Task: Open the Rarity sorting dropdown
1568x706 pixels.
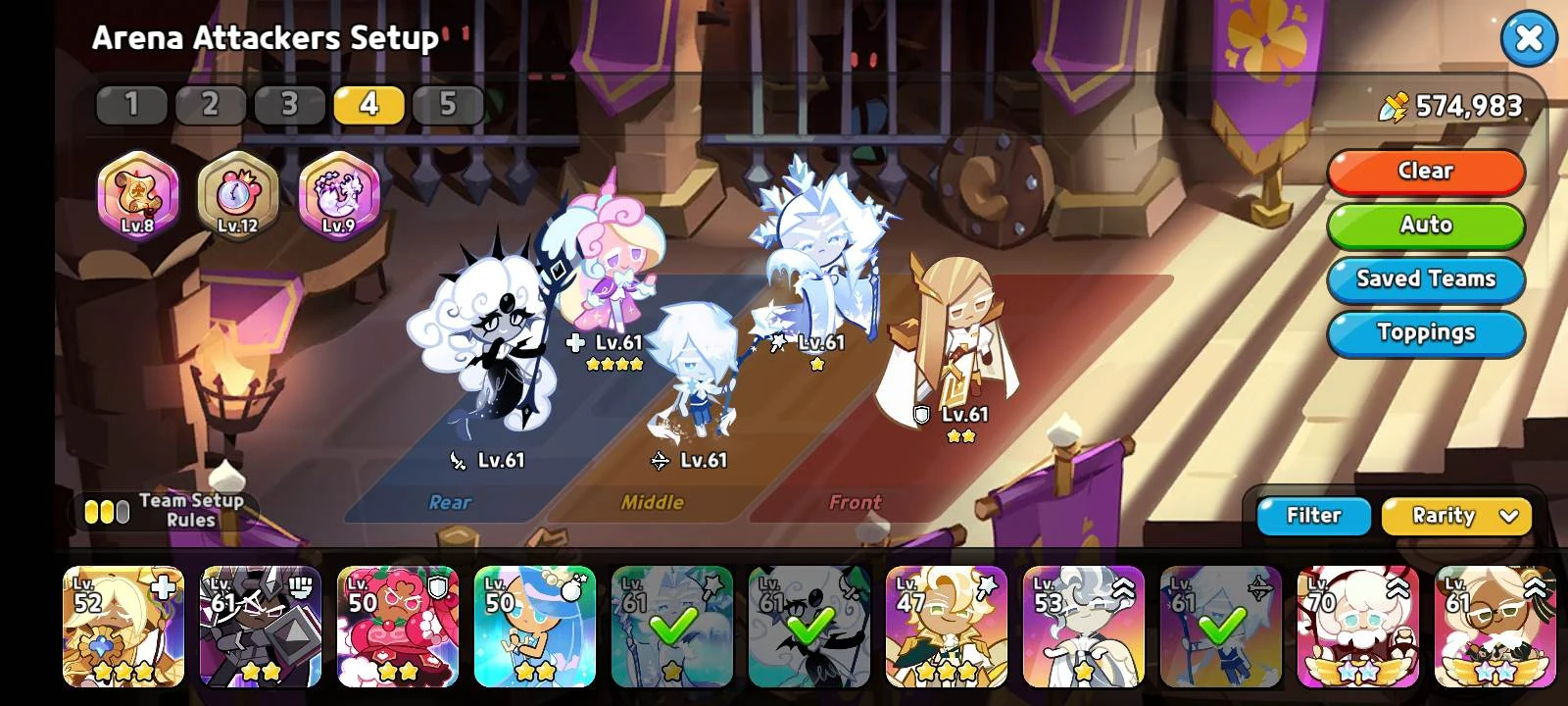Action: click(x=1456, y=516)
